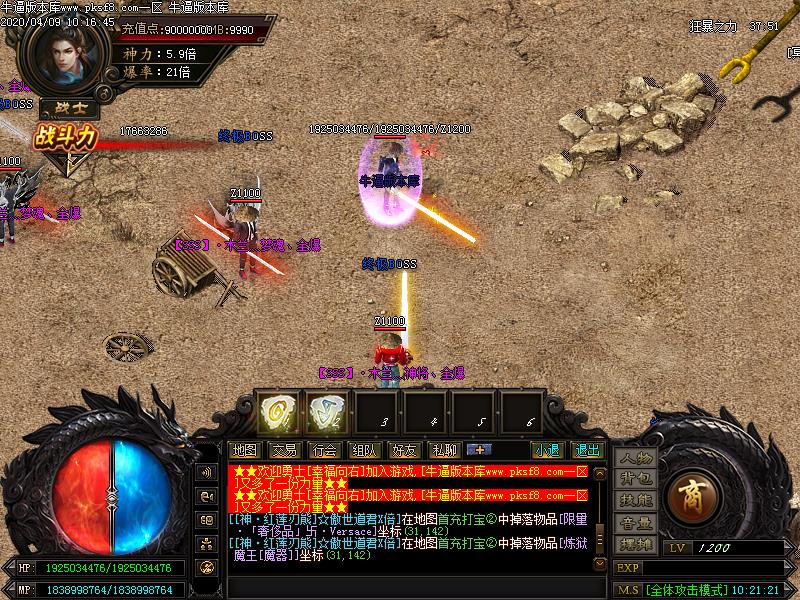Click the 摆摊 (Stall) button
This screenshot has width=800, height=600.
(634, 544)
